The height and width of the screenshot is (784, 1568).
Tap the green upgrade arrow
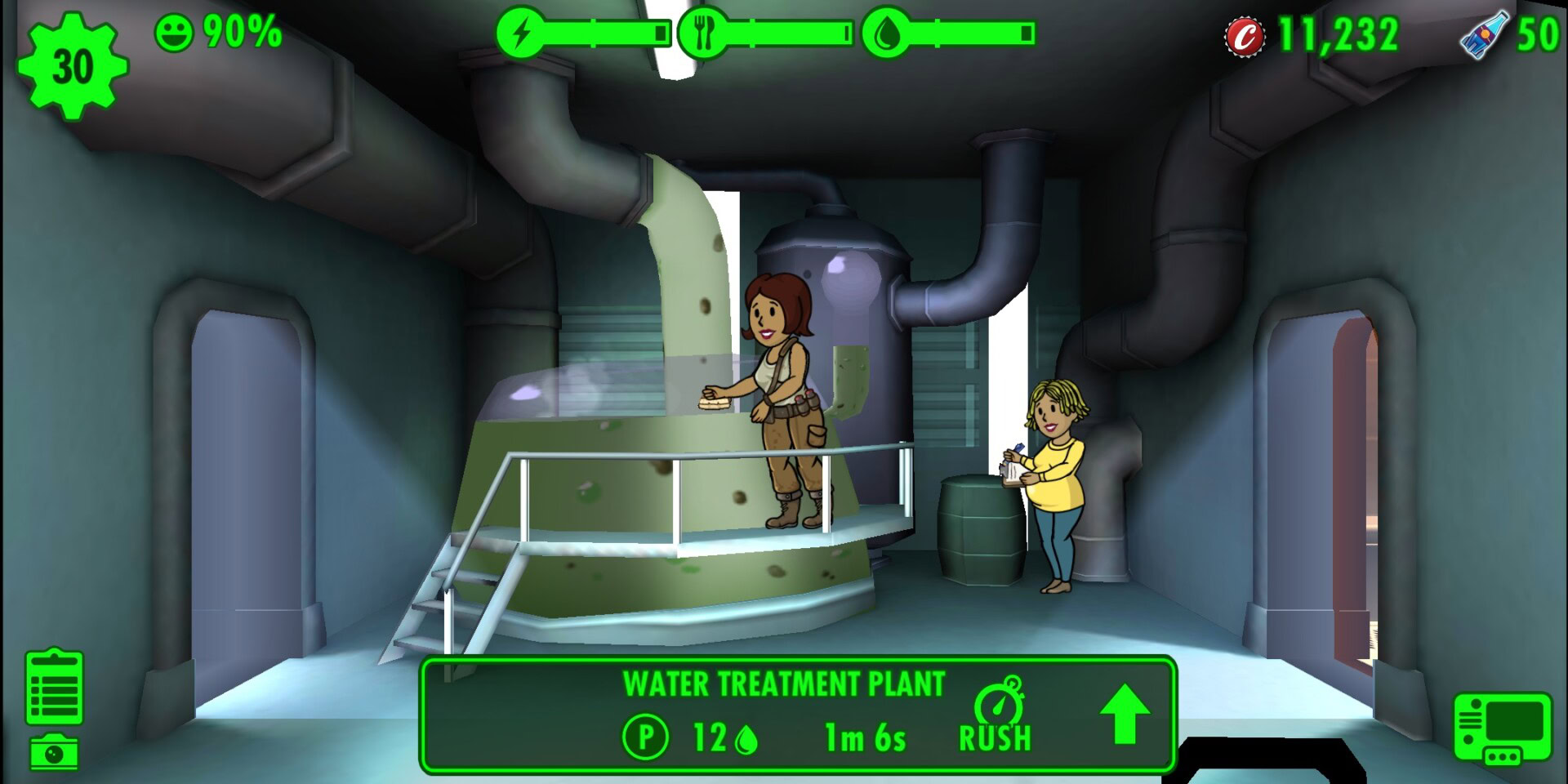(x=1125, y=714)
